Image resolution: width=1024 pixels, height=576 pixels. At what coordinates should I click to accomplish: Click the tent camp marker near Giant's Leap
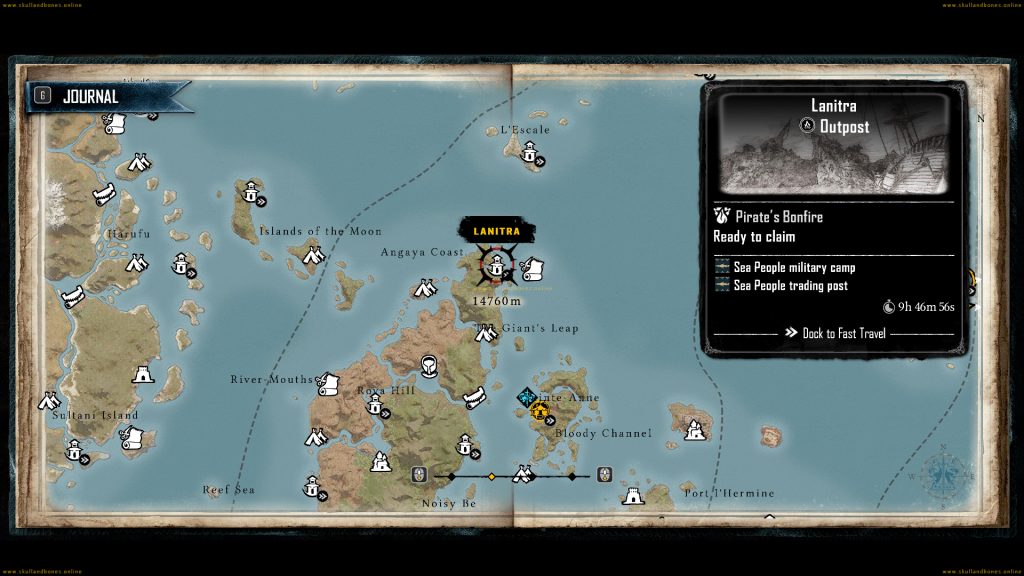[x=488, y=333]
